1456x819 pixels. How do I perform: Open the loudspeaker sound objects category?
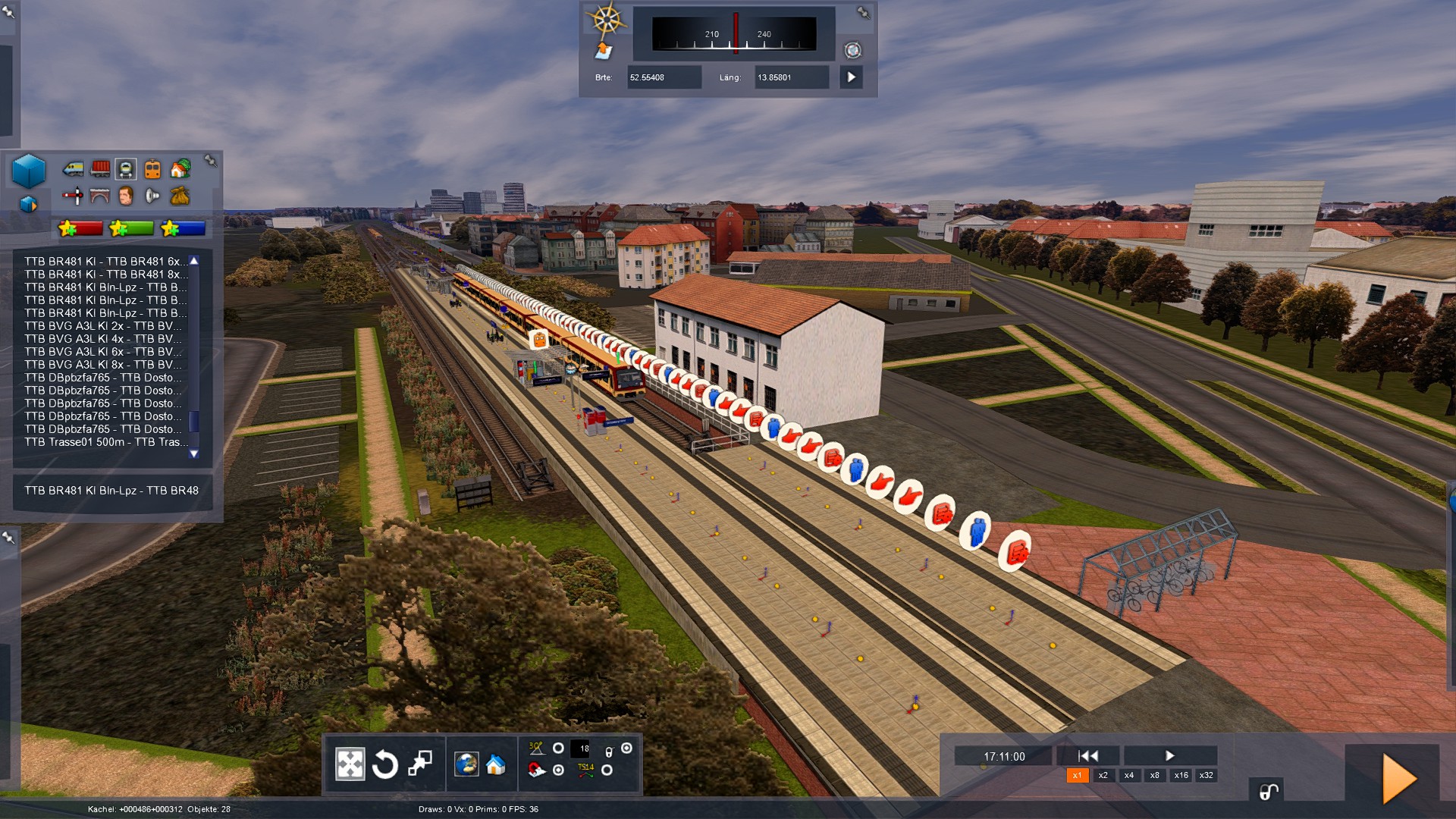(152, 196)
